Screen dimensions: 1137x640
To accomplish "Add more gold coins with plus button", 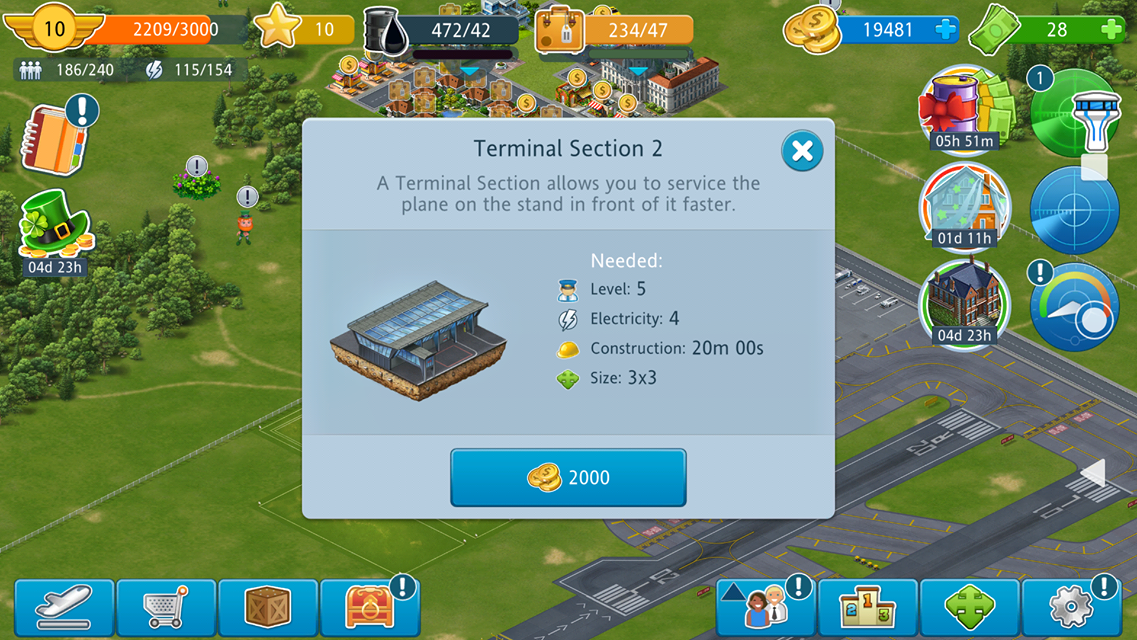I will click(x=945, y=30).
